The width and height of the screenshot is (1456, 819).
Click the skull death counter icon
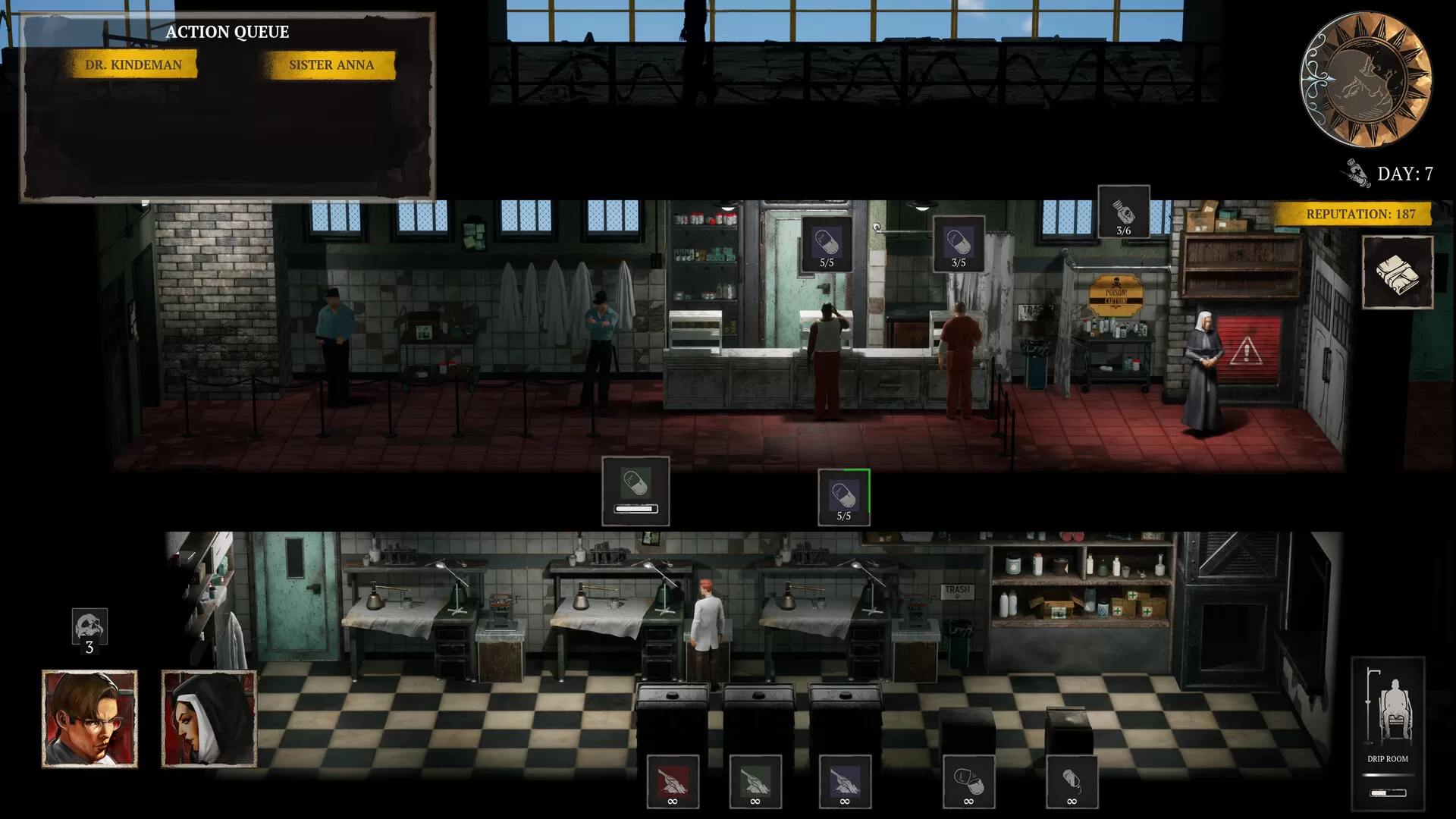coord(89,631)
